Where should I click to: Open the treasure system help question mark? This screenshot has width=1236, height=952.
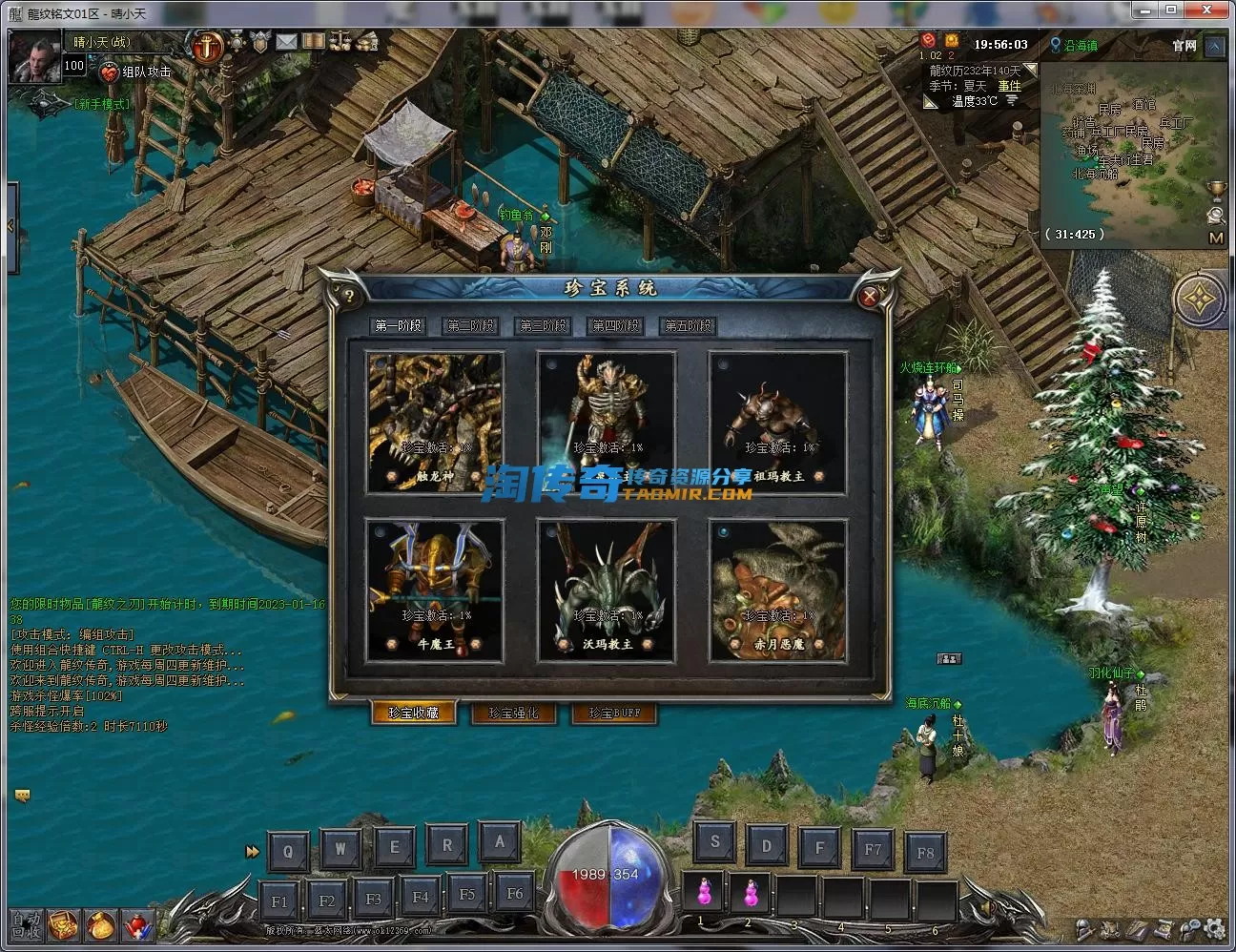click(x=349, y=296)
